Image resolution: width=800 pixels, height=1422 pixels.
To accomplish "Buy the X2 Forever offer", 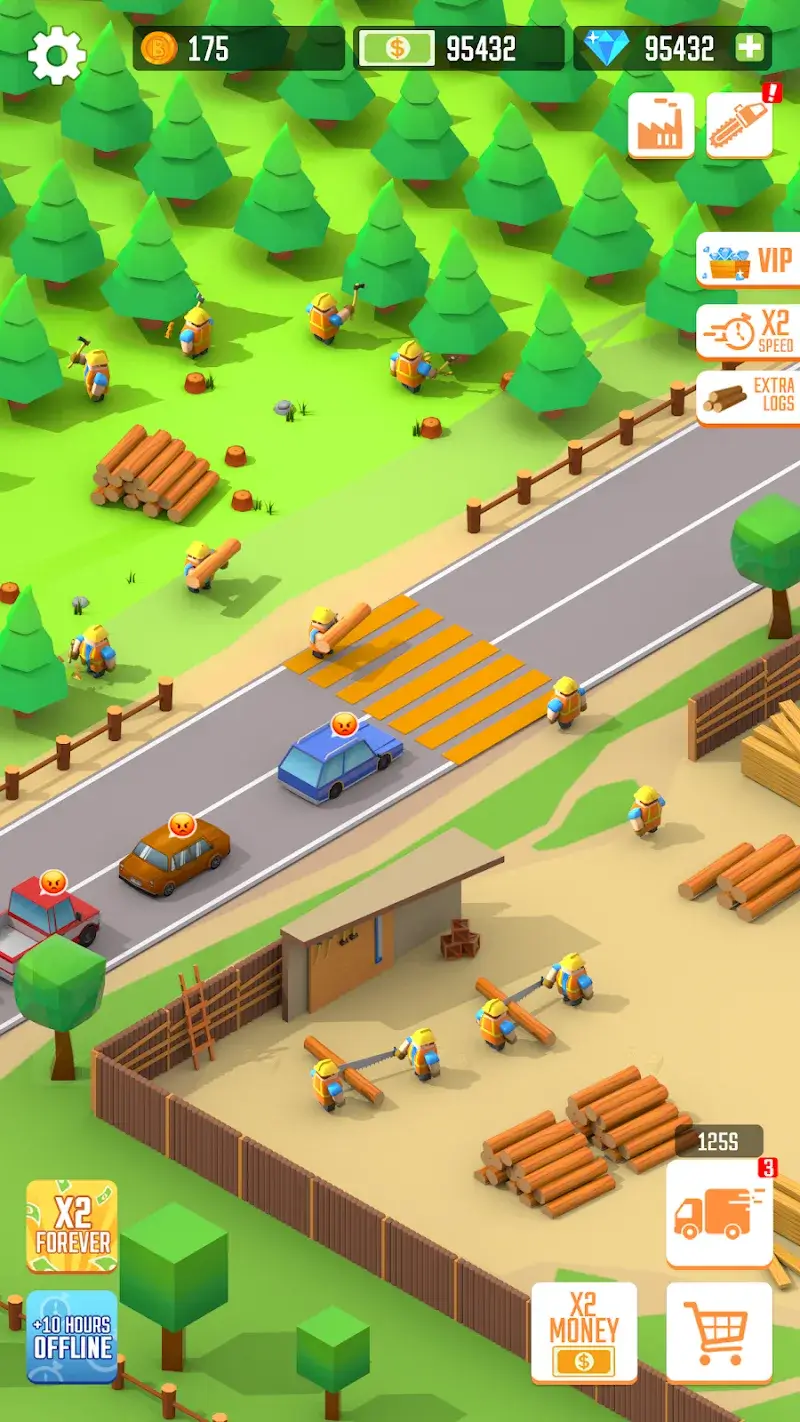I will (x=72, y=1226).
